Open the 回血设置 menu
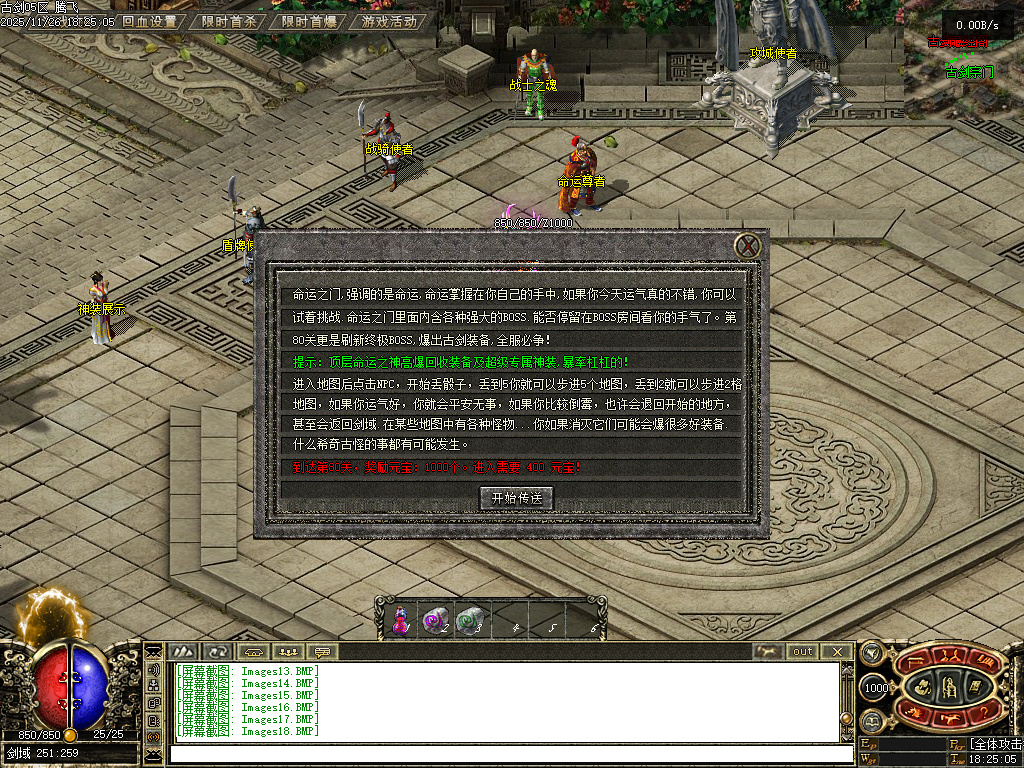 [x=149, y=21]
